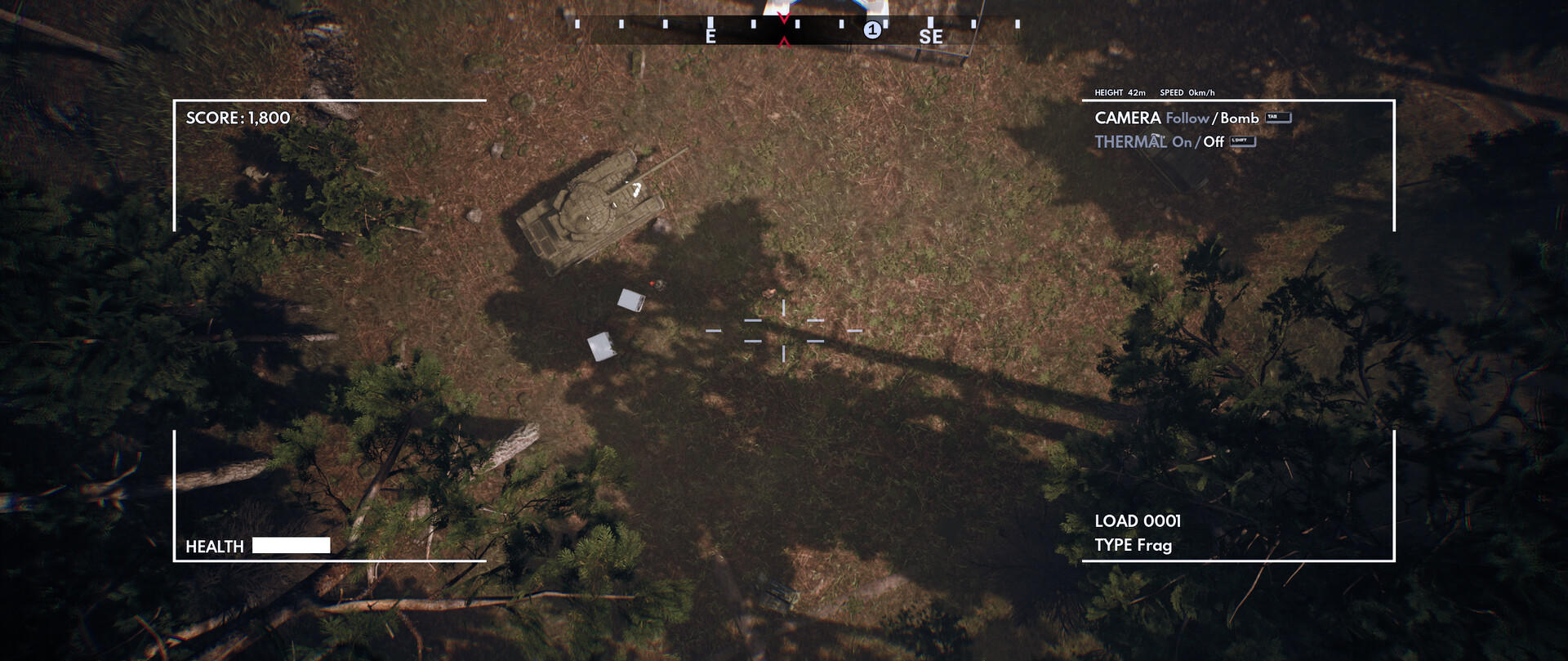1568x661 pixels.
Task: Click the E cardinal marker on the compass
Action: pyautogui.click(x=710, y=36)
